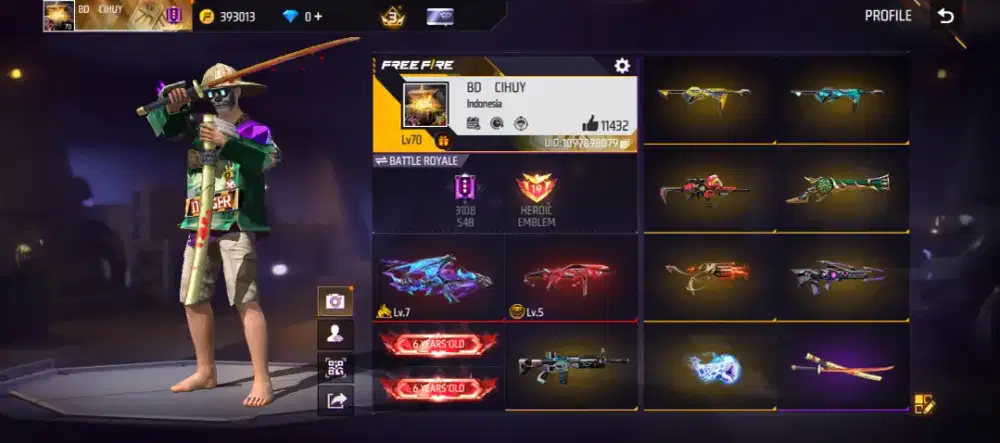Open BD CIHUY's avatar picture
1000x443 pixels.
(x=423, y=106)
